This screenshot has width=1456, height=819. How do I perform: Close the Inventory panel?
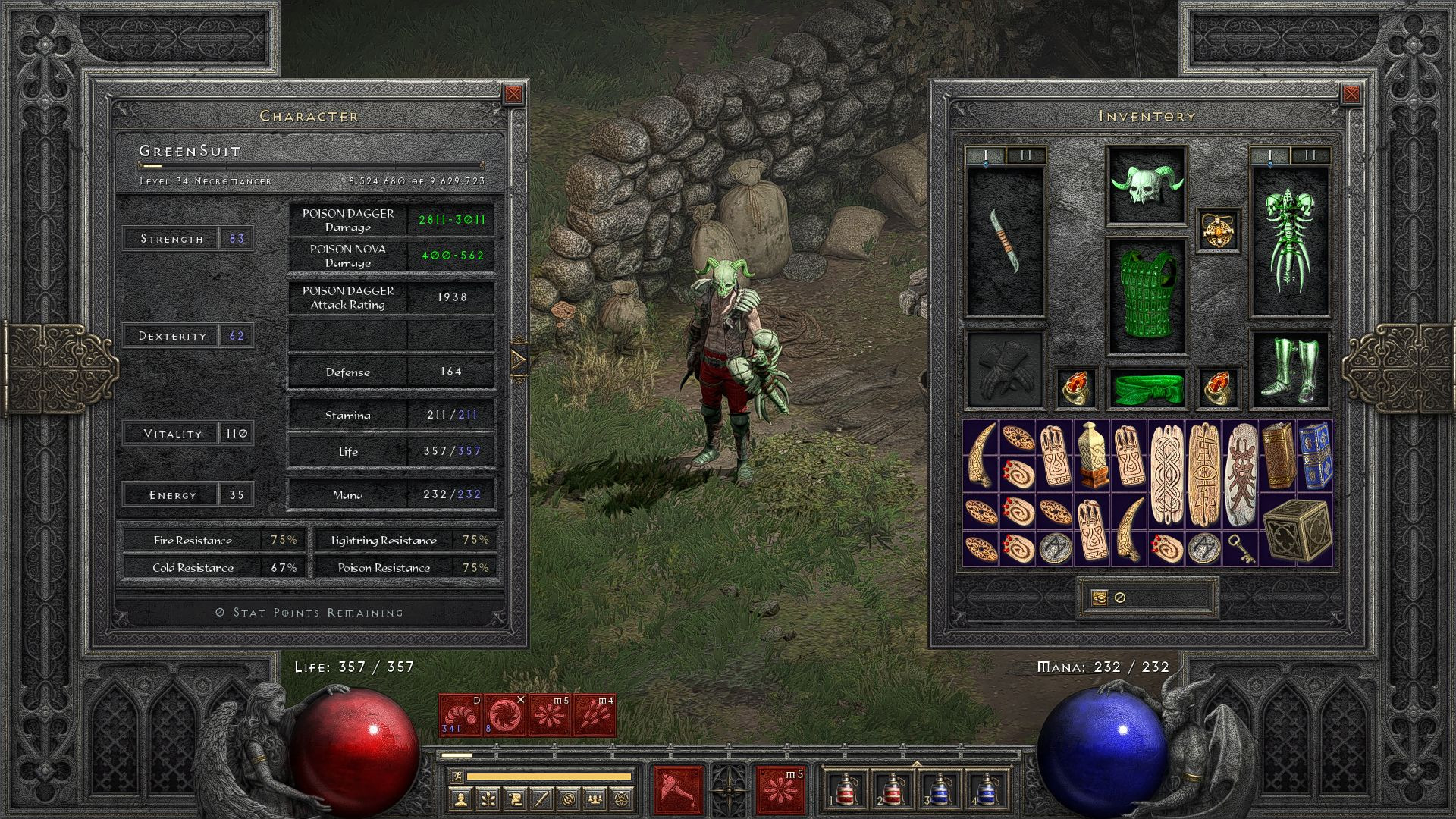[x=1353, y=93]
